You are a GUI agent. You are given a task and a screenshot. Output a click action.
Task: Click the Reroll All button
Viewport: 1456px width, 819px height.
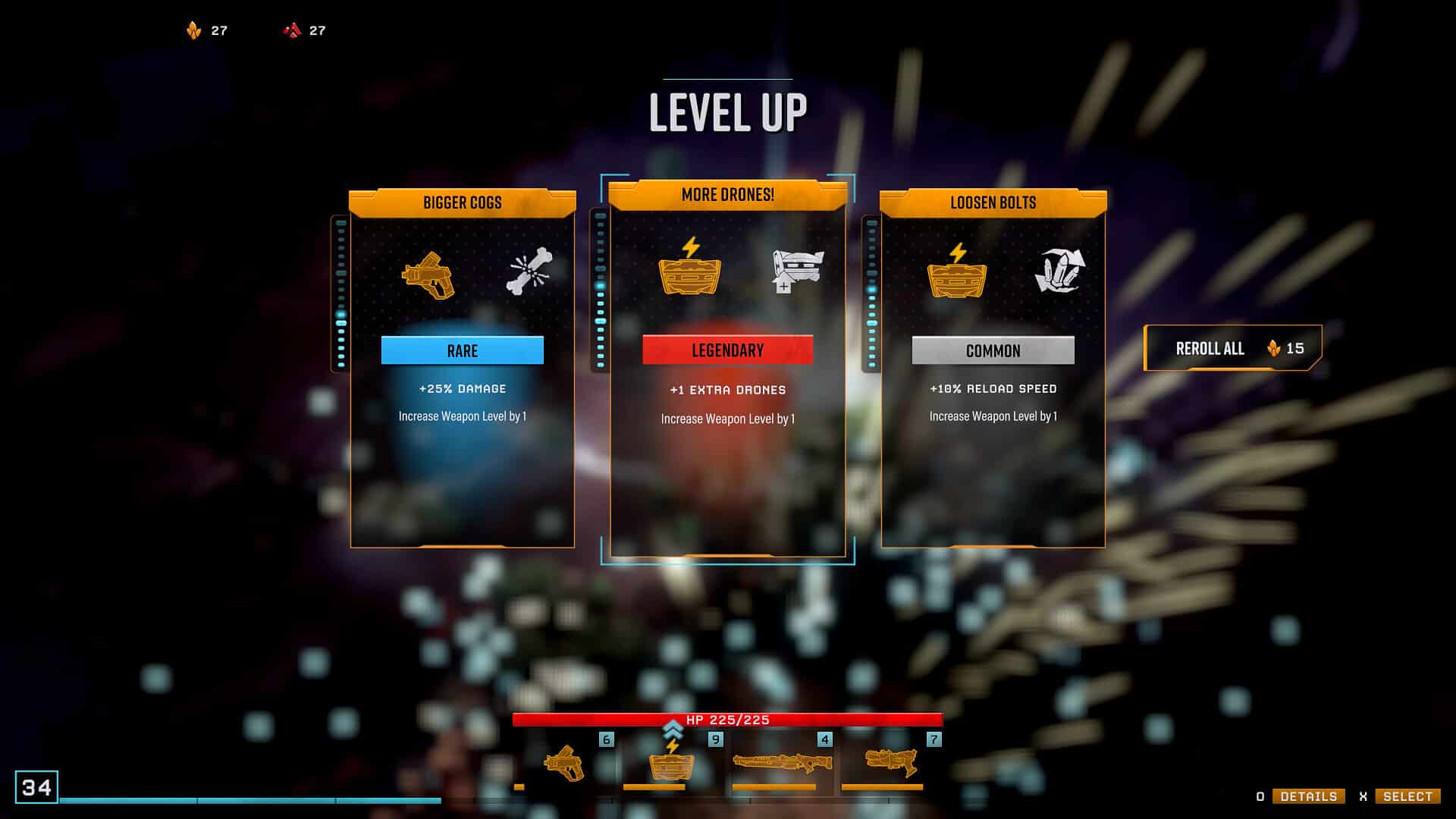coord(1232,348)
